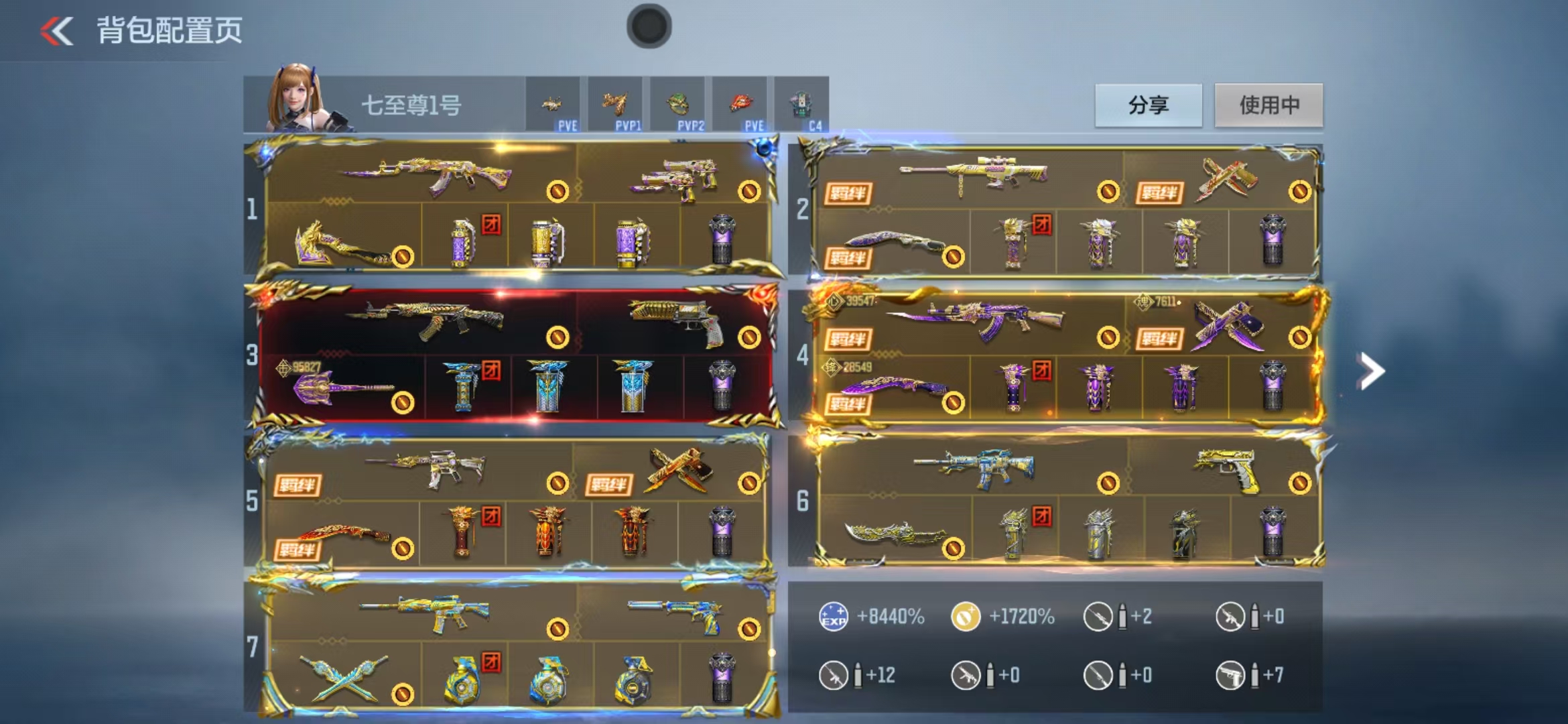Viewport: 1568px width, 724px height.
Task: Tap the 分享 share button
Action: pos(1148,105)
